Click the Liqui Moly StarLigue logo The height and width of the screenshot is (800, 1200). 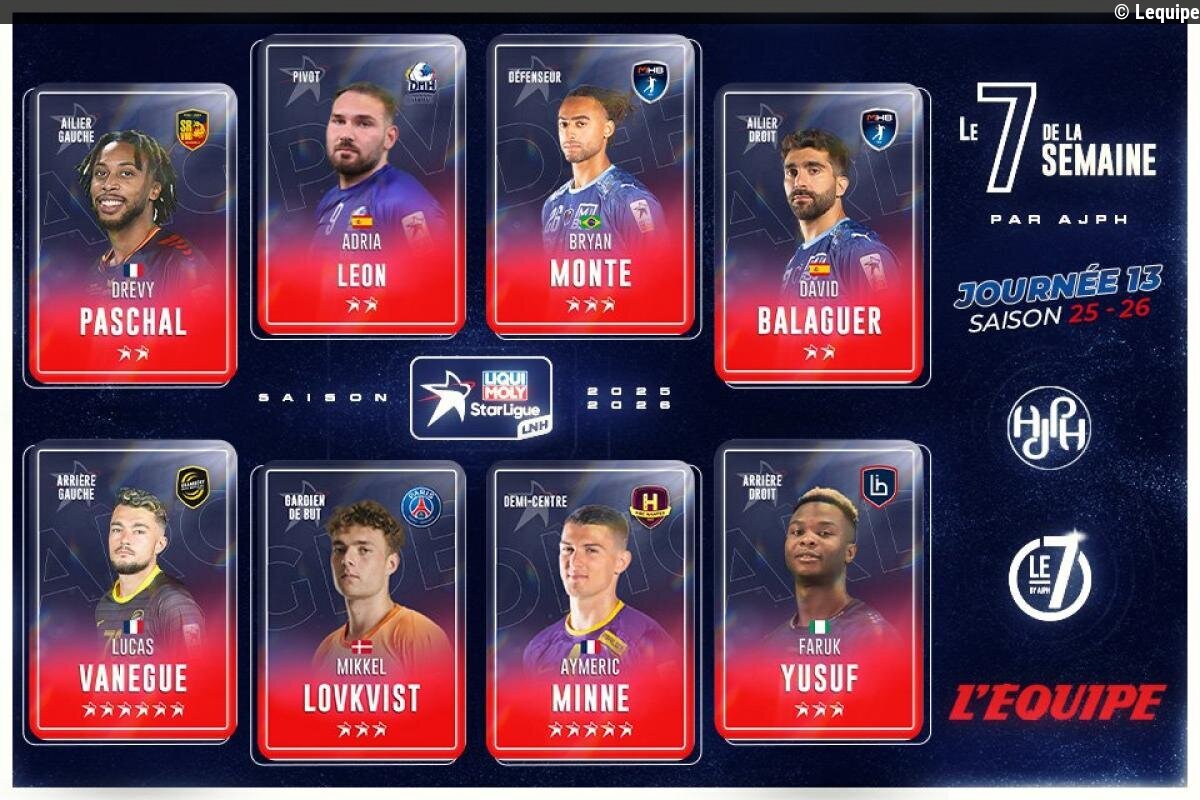point(481,398)
